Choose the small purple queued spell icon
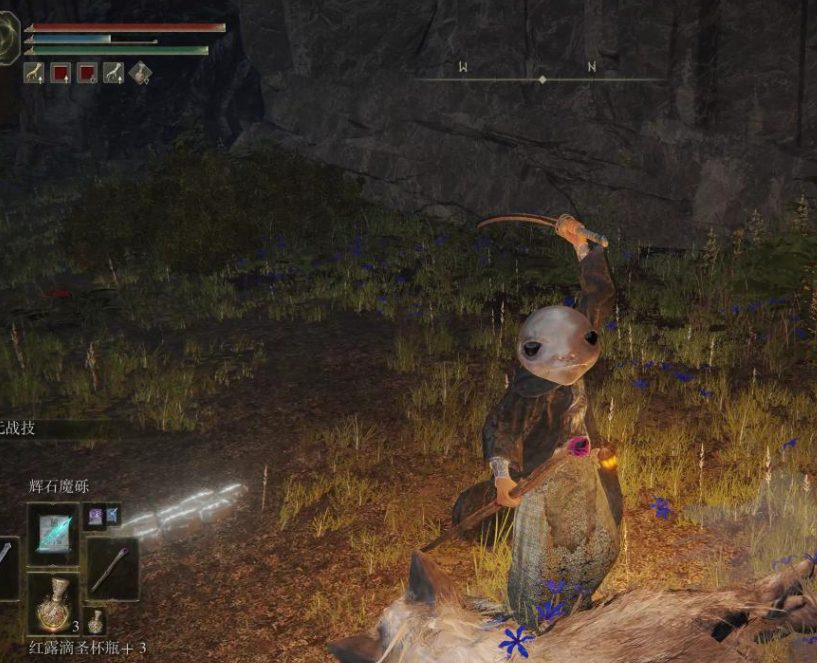817x663 pixels. (x=95, y=515)
